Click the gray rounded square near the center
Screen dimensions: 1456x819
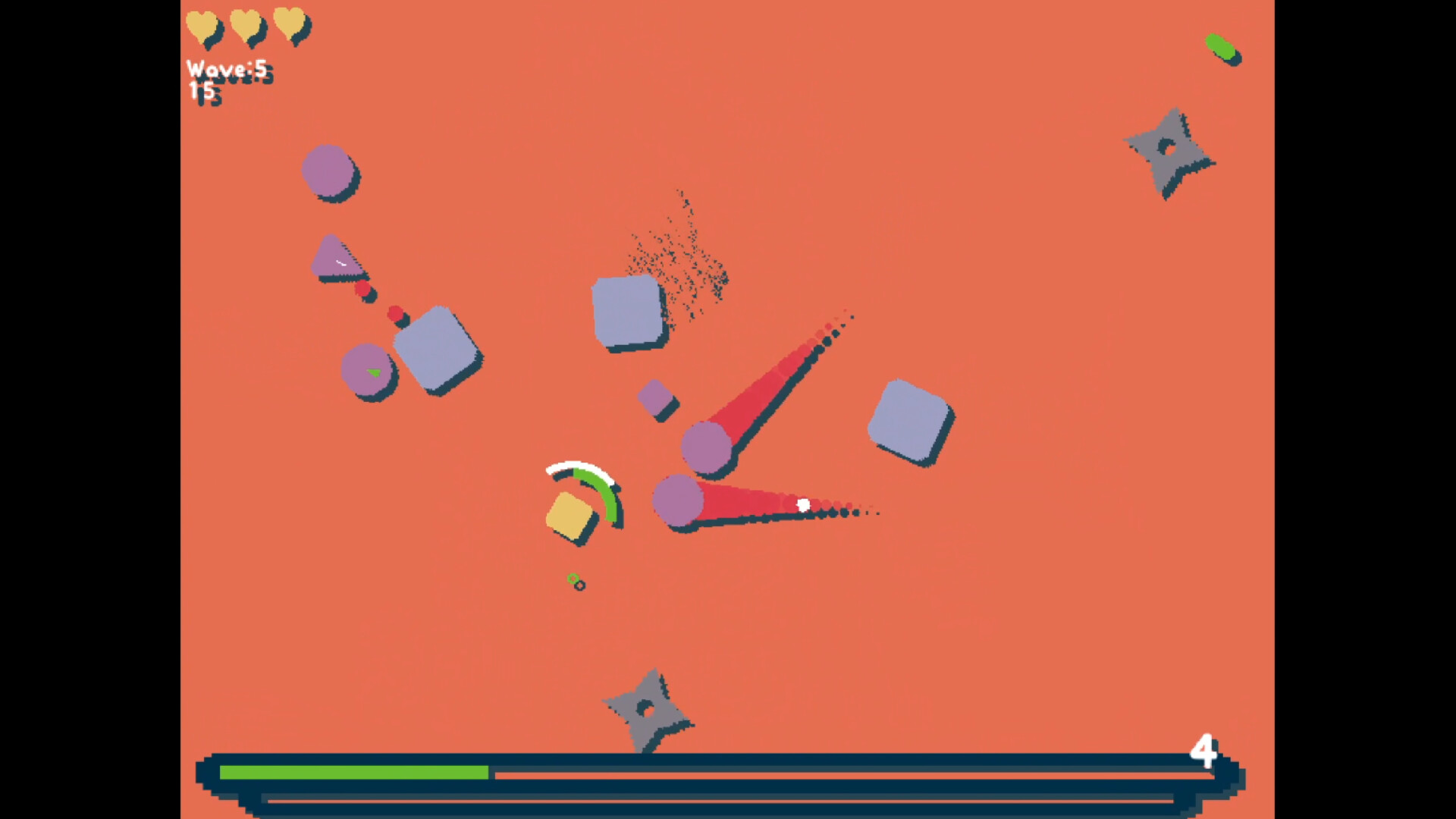click(x=626, y=310)
